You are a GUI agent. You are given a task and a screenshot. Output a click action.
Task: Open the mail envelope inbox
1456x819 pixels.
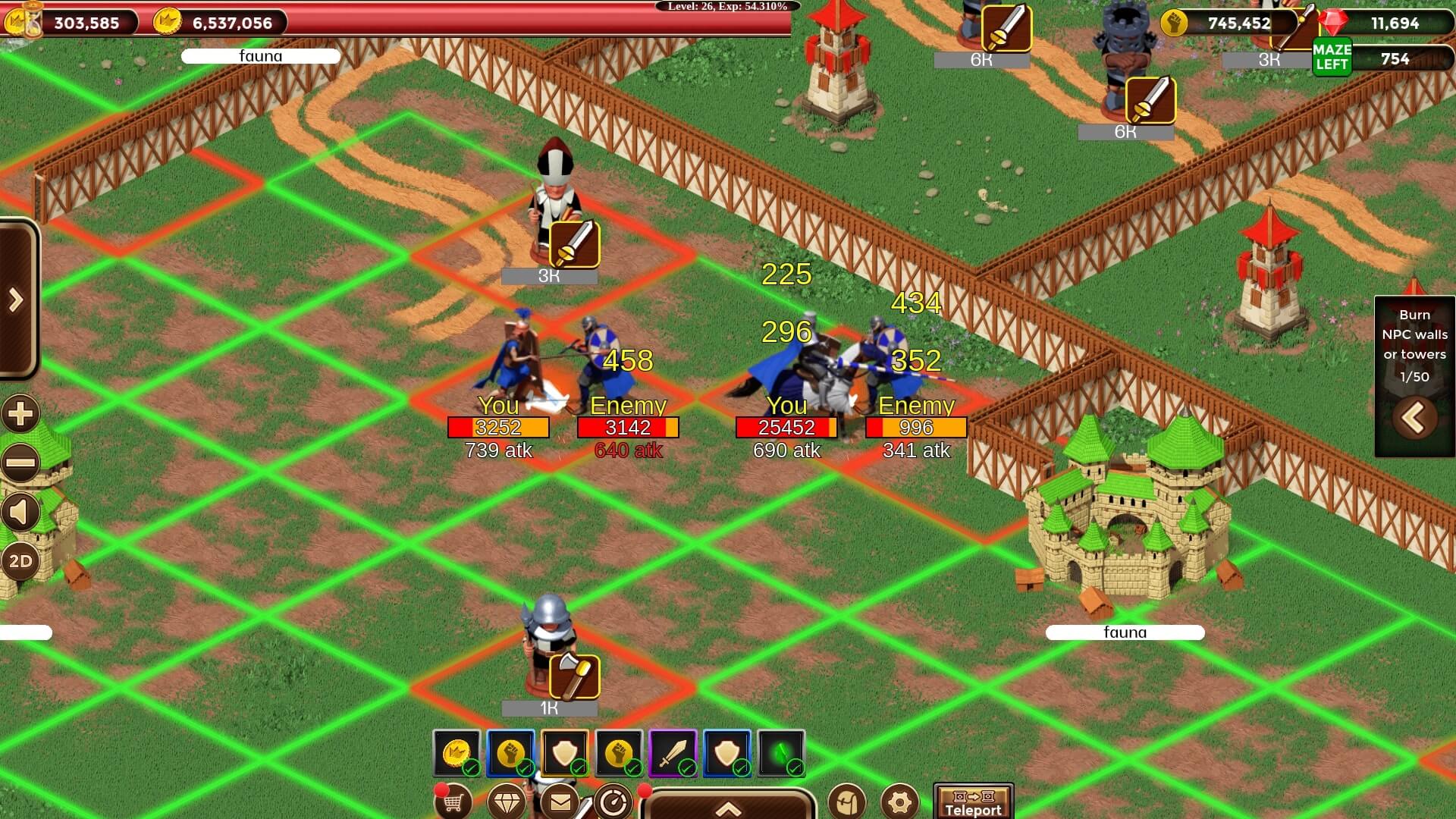[560, 801]
